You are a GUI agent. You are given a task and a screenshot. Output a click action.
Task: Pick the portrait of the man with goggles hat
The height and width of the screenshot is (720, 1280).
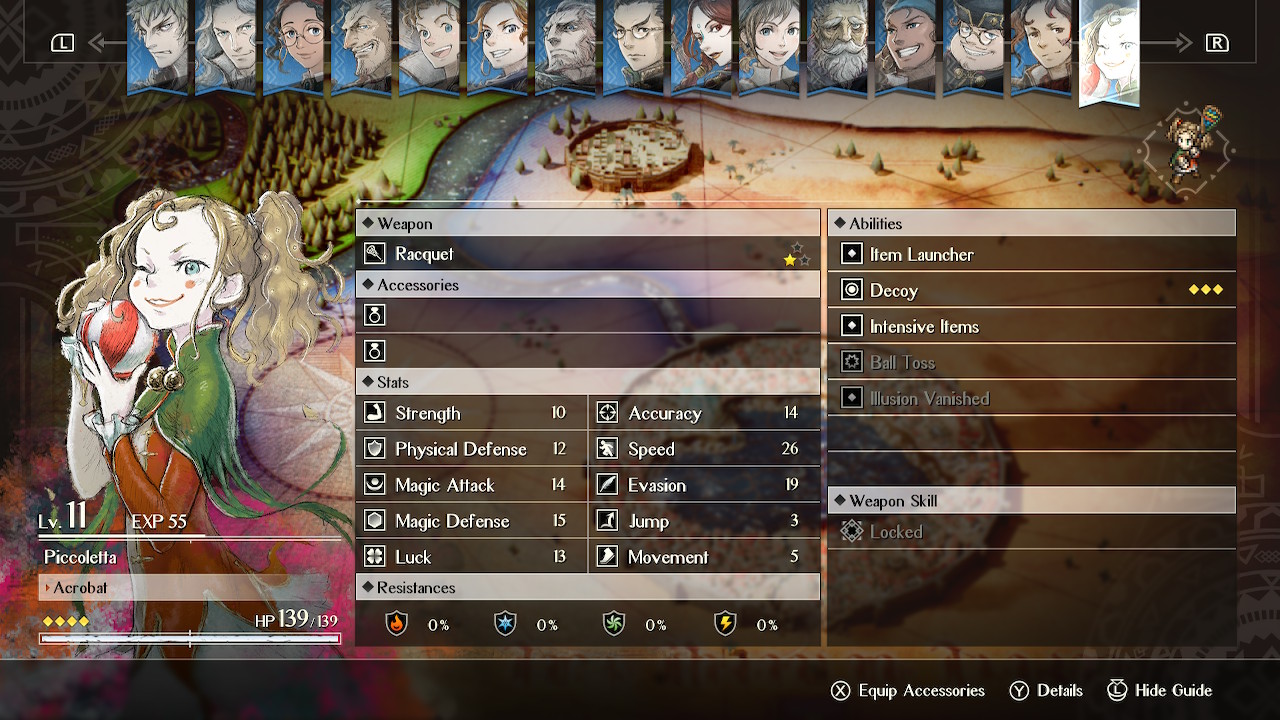coord(973,46)
